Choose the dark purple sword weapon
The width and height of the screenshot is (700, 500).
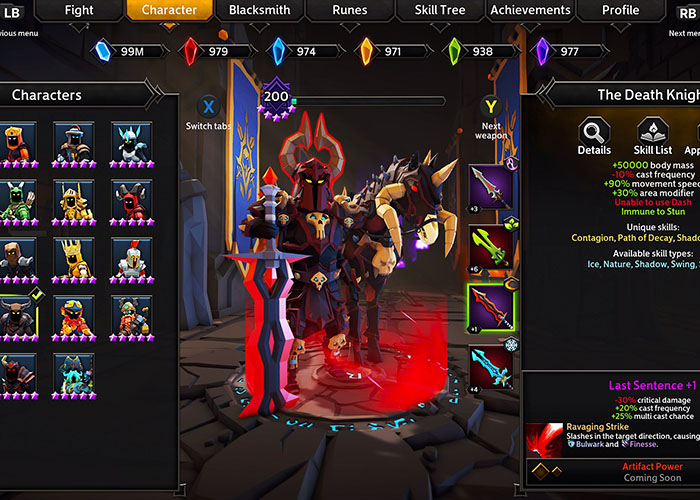tap(491, 187)
